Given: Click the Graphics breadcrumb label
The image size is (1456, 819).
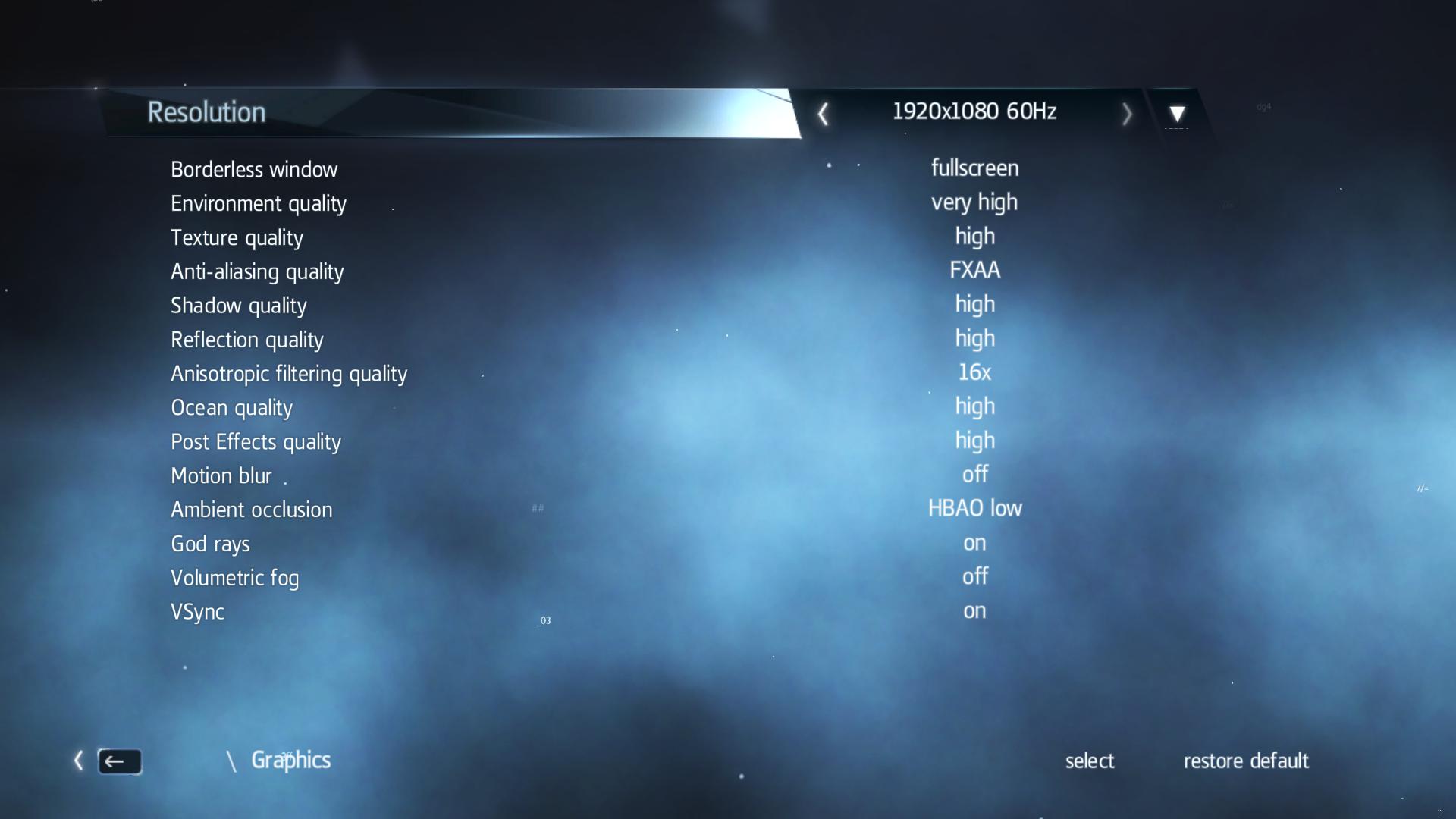Looking at the screenshot, I should point(291,760).
